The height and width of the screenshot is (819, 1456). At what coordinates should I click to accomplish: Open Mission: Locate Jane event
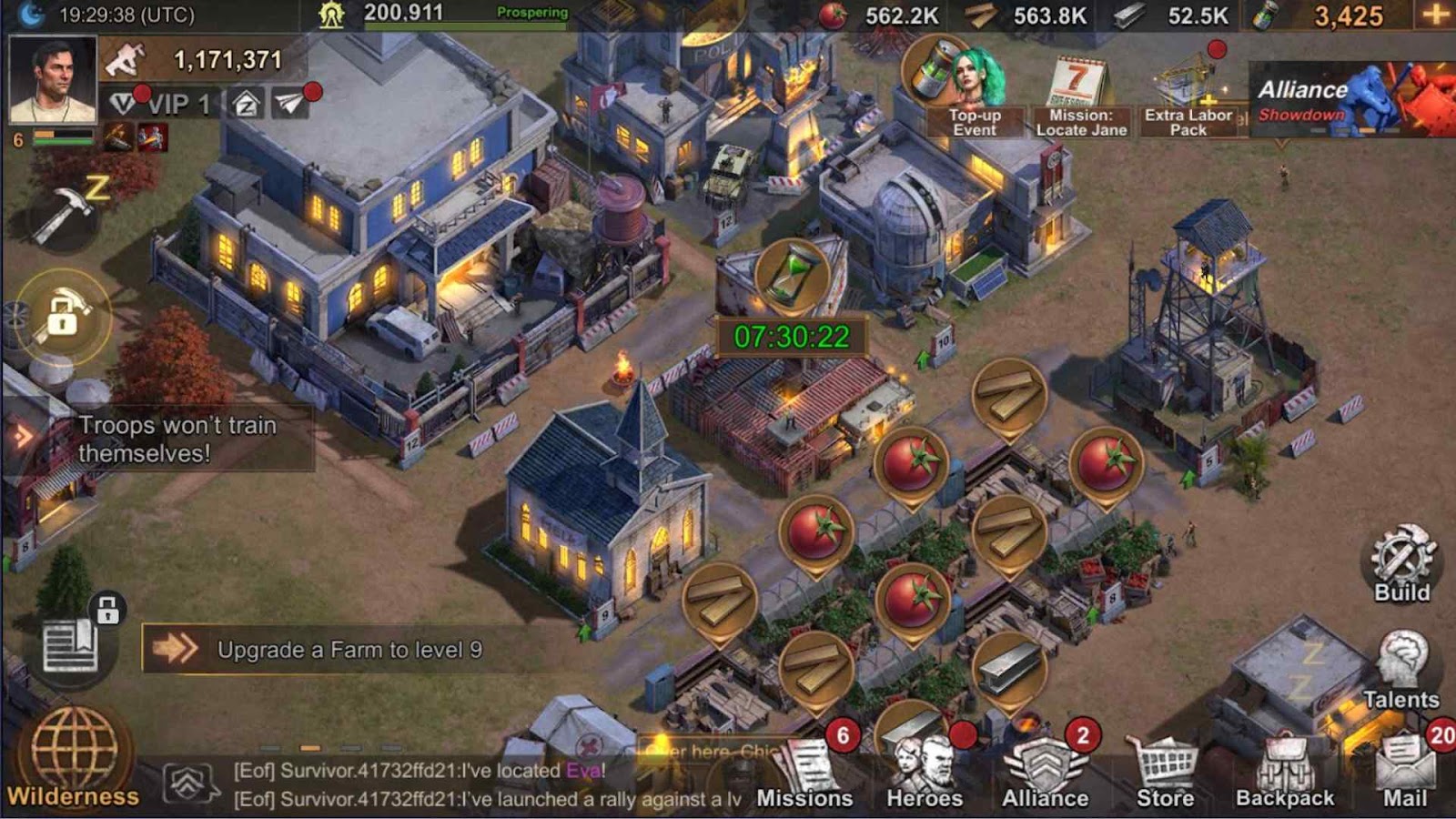(1081, 96)
